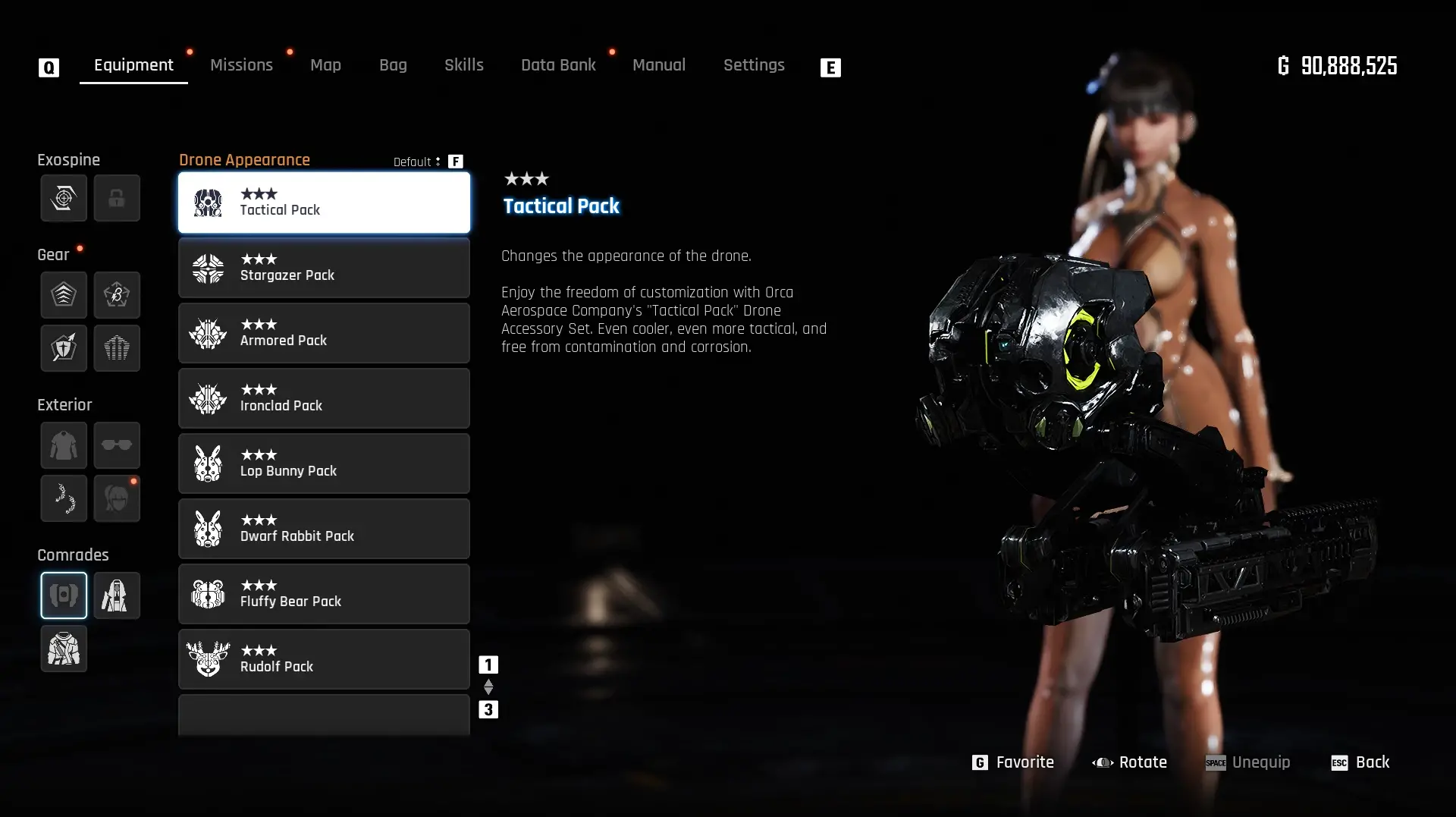Open the Default sort dropdown
This screenshot has height=817, width=1456.
(x=417, y=162)
